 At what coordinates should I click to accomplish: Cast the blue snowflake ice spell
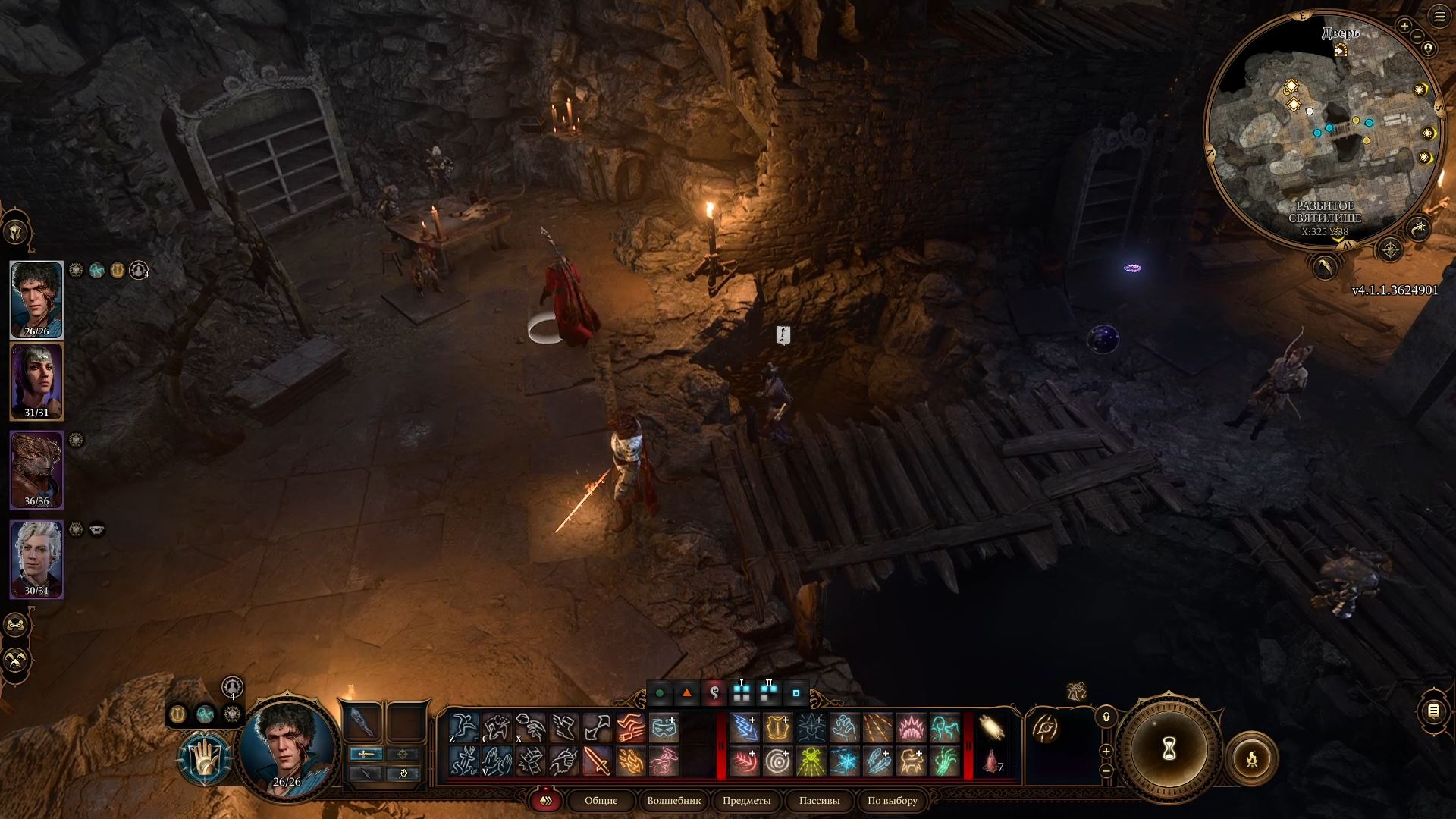click(844, 761)
